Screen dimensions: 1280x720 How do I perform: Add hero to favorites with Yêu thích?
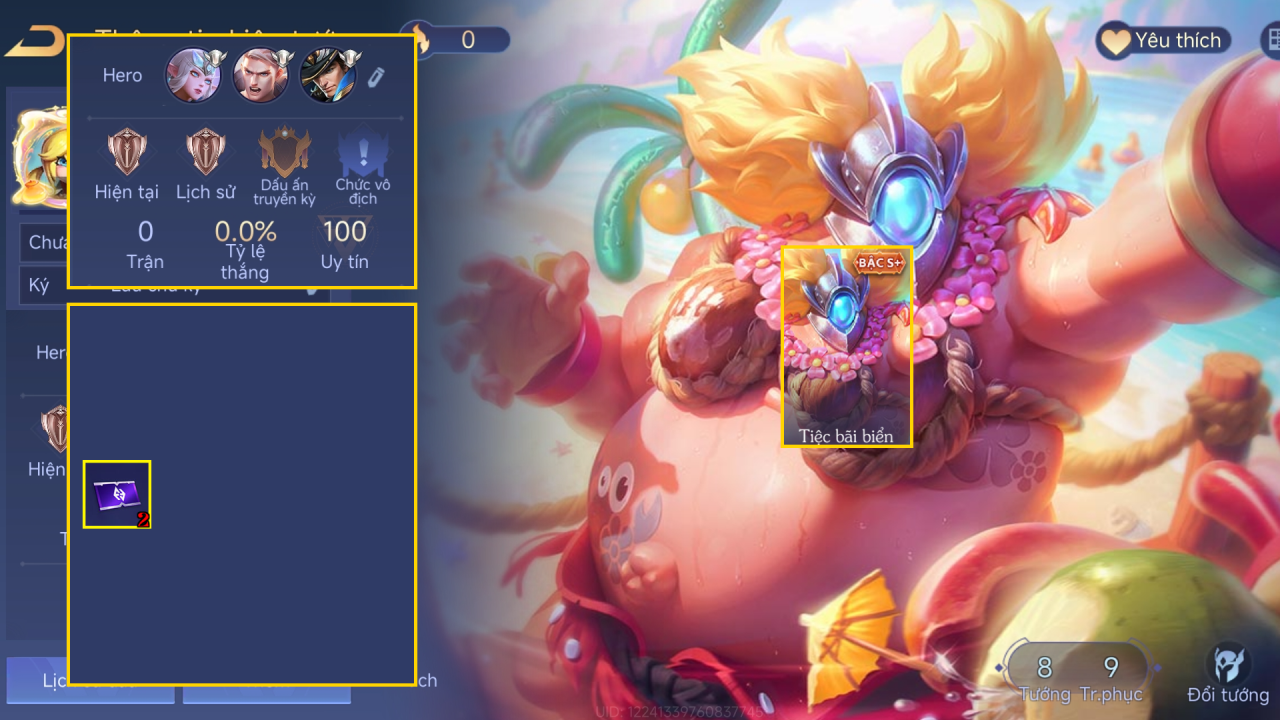point(1163,41)
